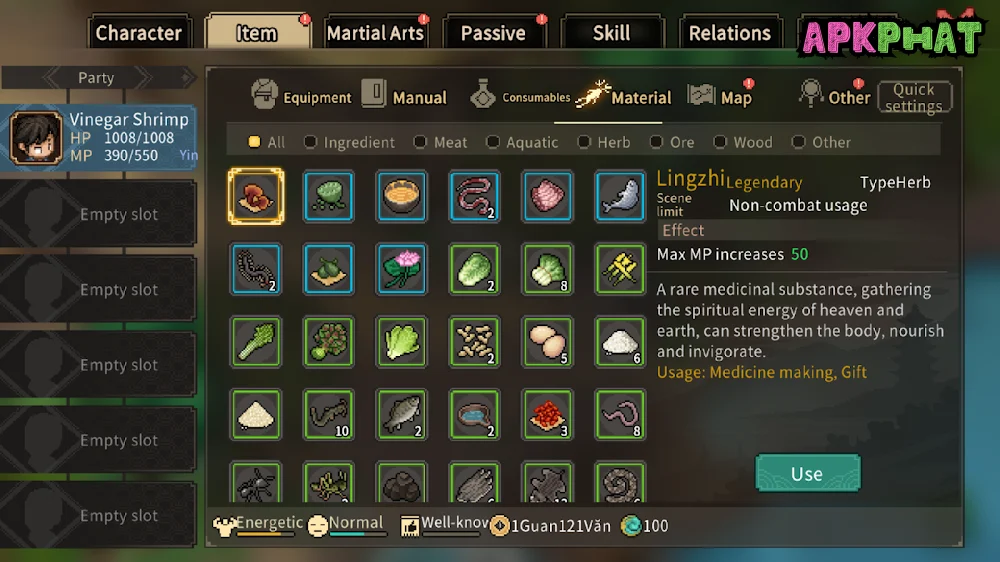
Task: Open the Character tab
Action: click(x=138, y=33)
